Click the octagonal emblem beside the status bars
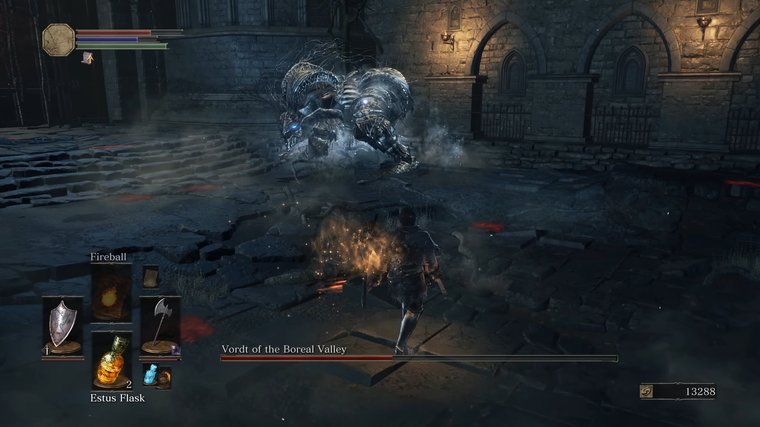The height and width of the screenshot is (427, 760). (58, 40)
